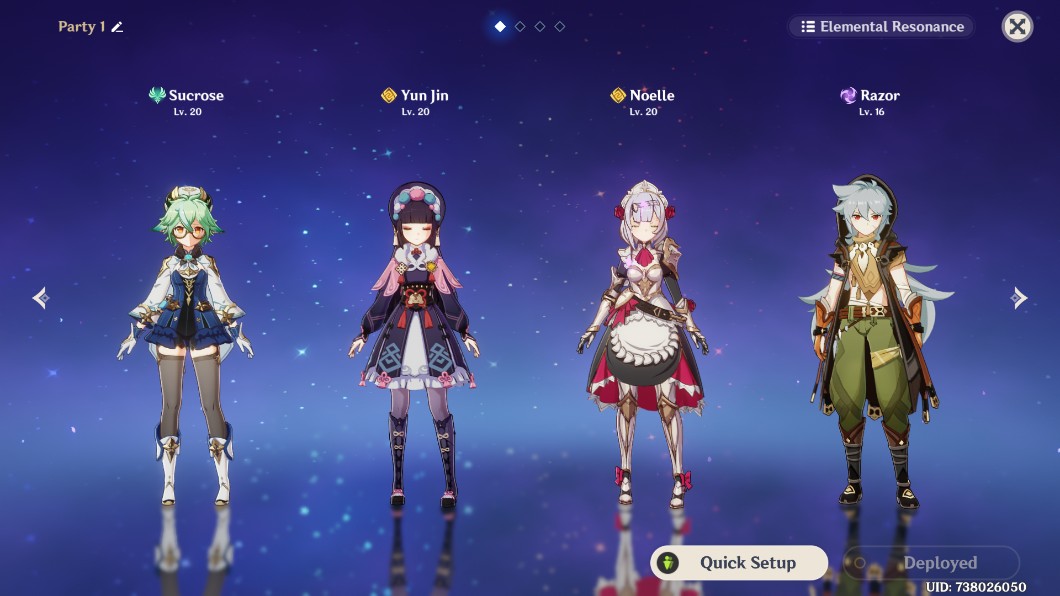Select Razor's party slot
Screen dimensions: 1060x596
point(871,330)
